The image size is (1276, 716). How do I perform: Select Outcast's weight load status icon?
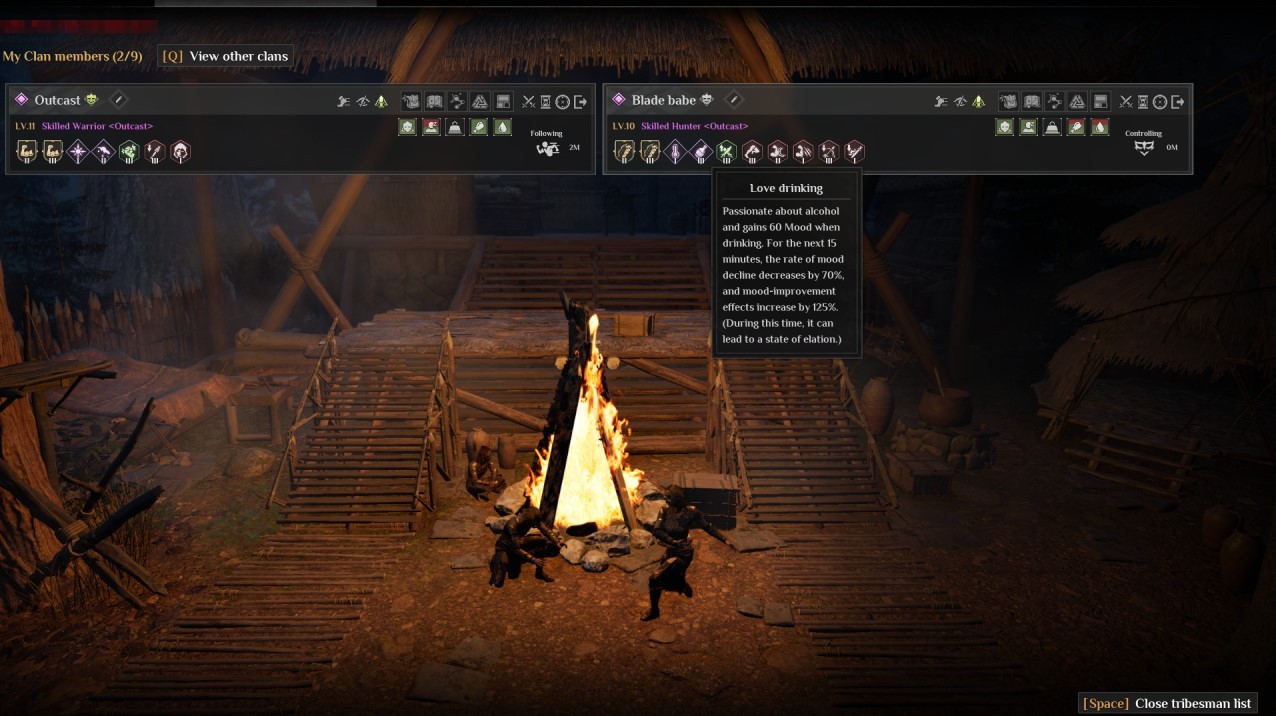click(455, 127)
